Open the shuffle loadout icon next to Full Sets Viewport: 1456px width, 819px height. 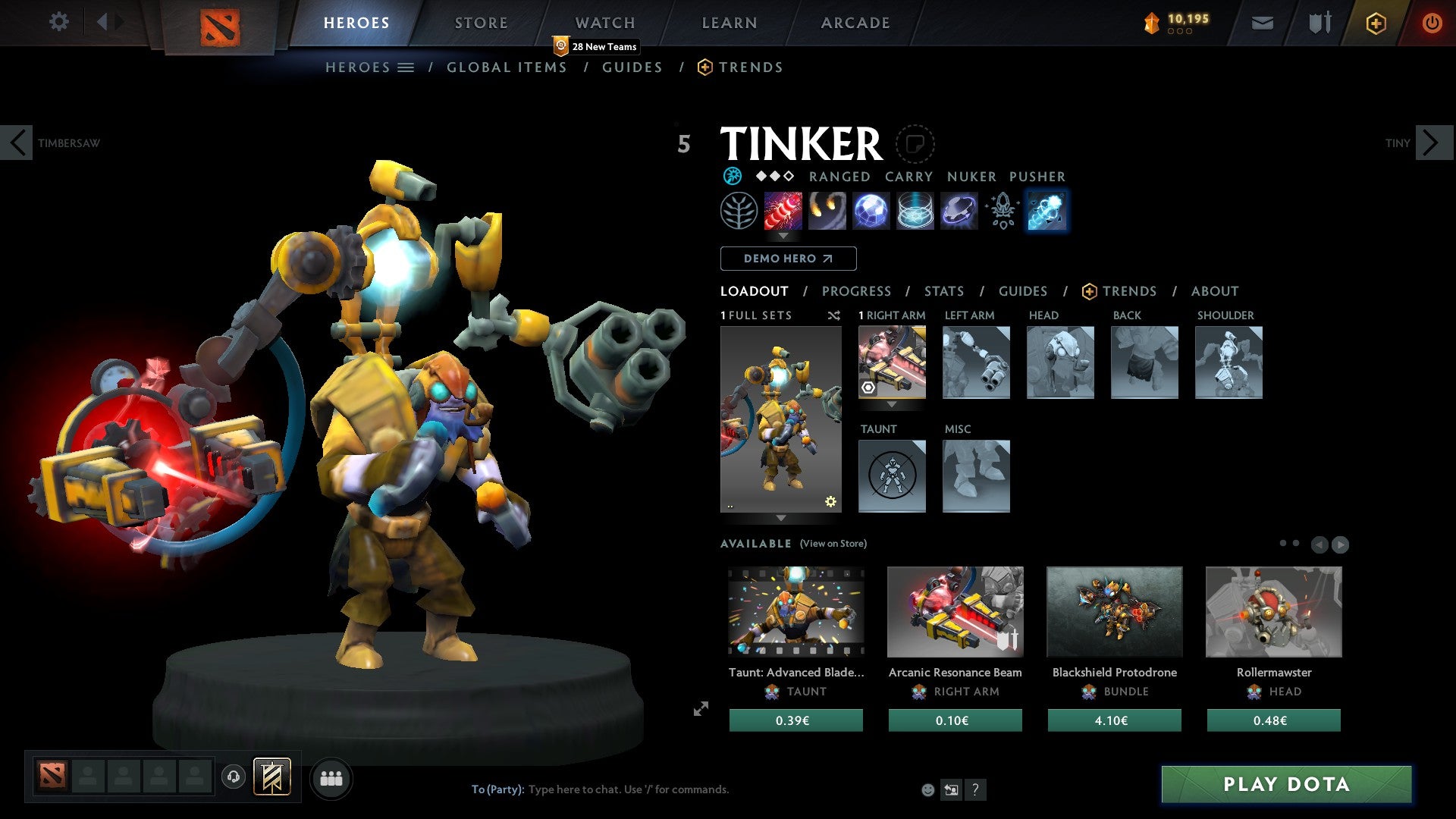click(834, 315)
